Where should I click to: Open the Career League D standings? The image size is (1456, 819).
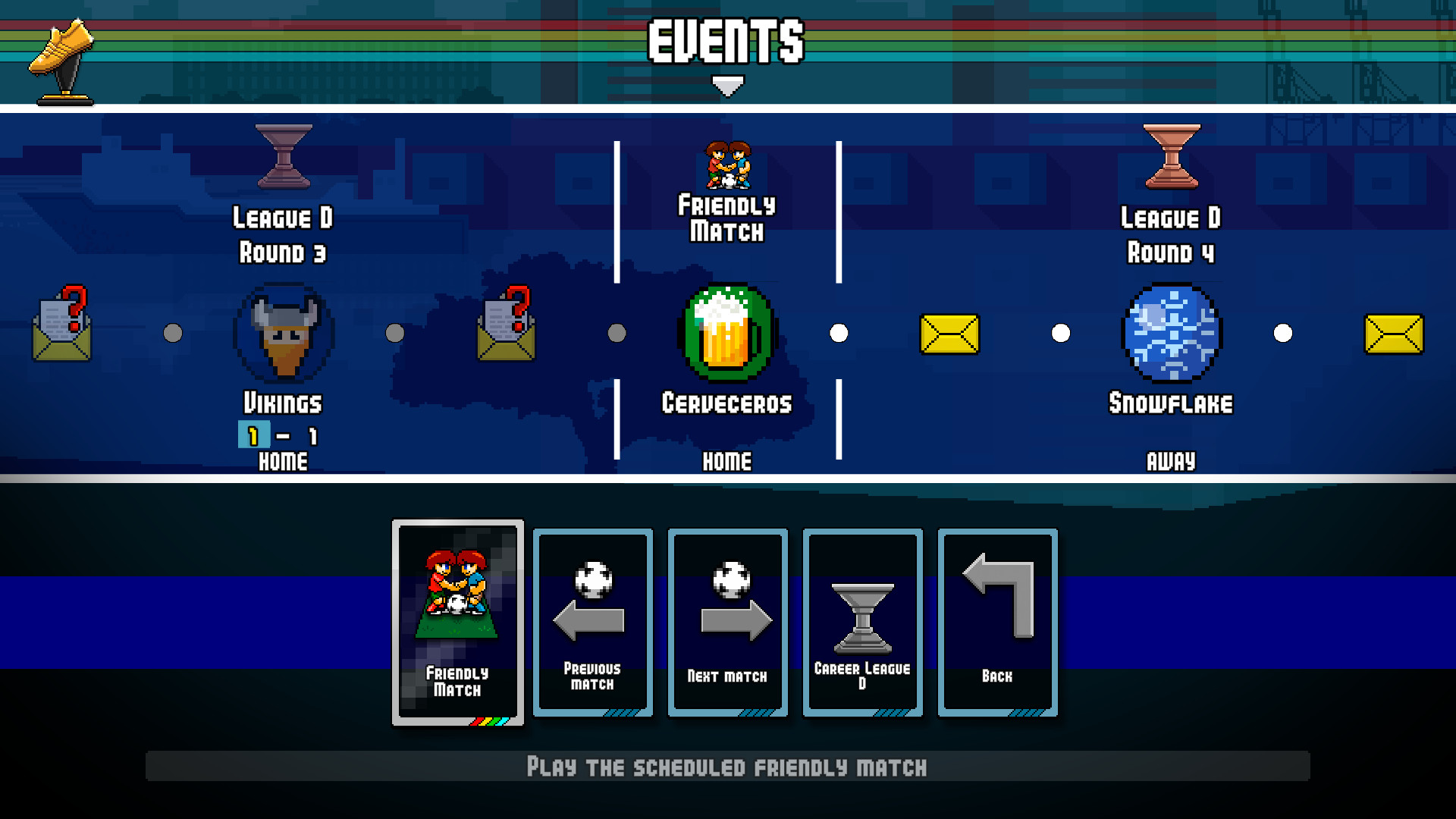coord(862,622)
